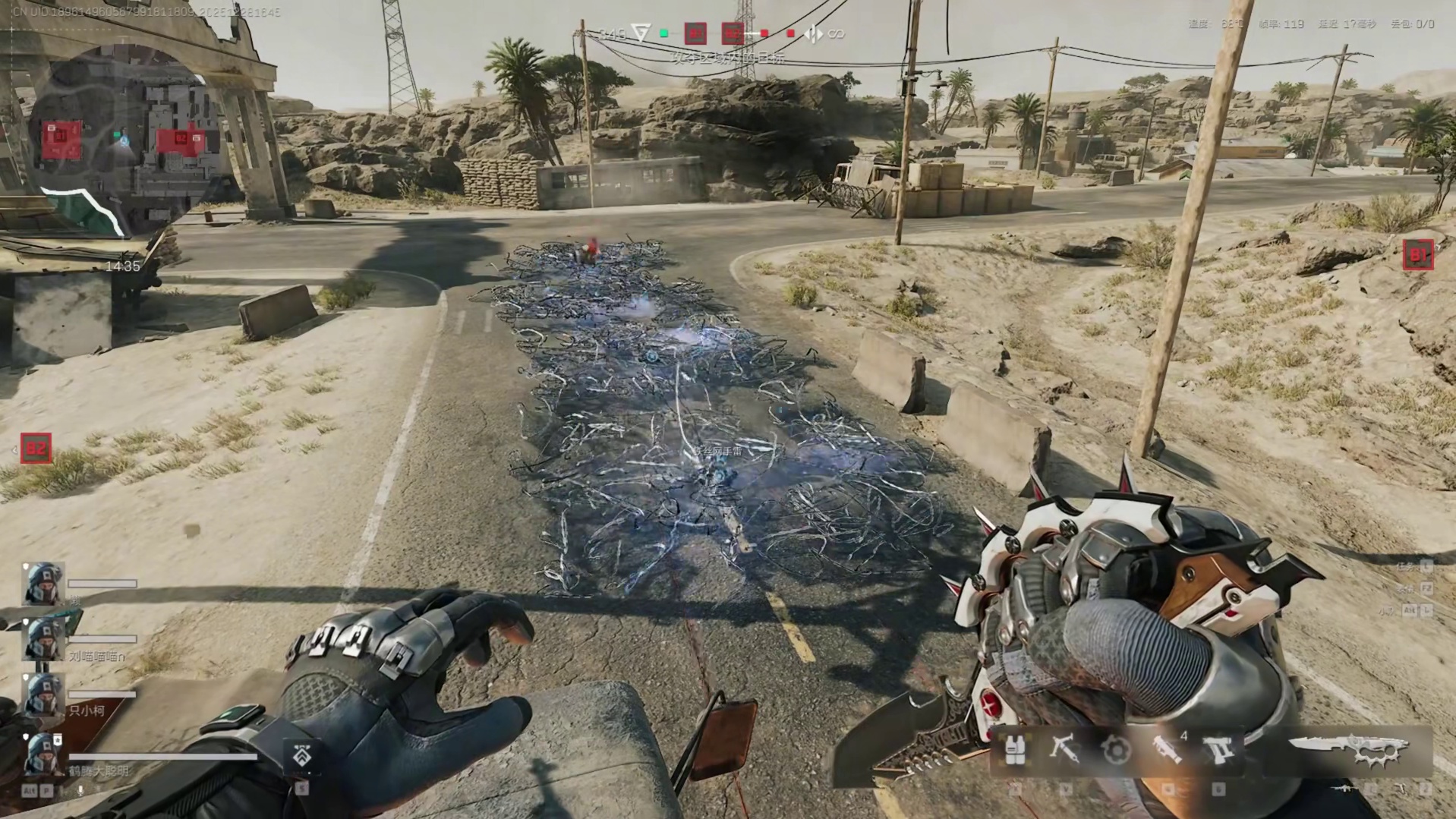Viewport: 1456px width, 819px height.
Task: Select squad member 鹤腾大聪明 portrait
Action: coord(43,753)
